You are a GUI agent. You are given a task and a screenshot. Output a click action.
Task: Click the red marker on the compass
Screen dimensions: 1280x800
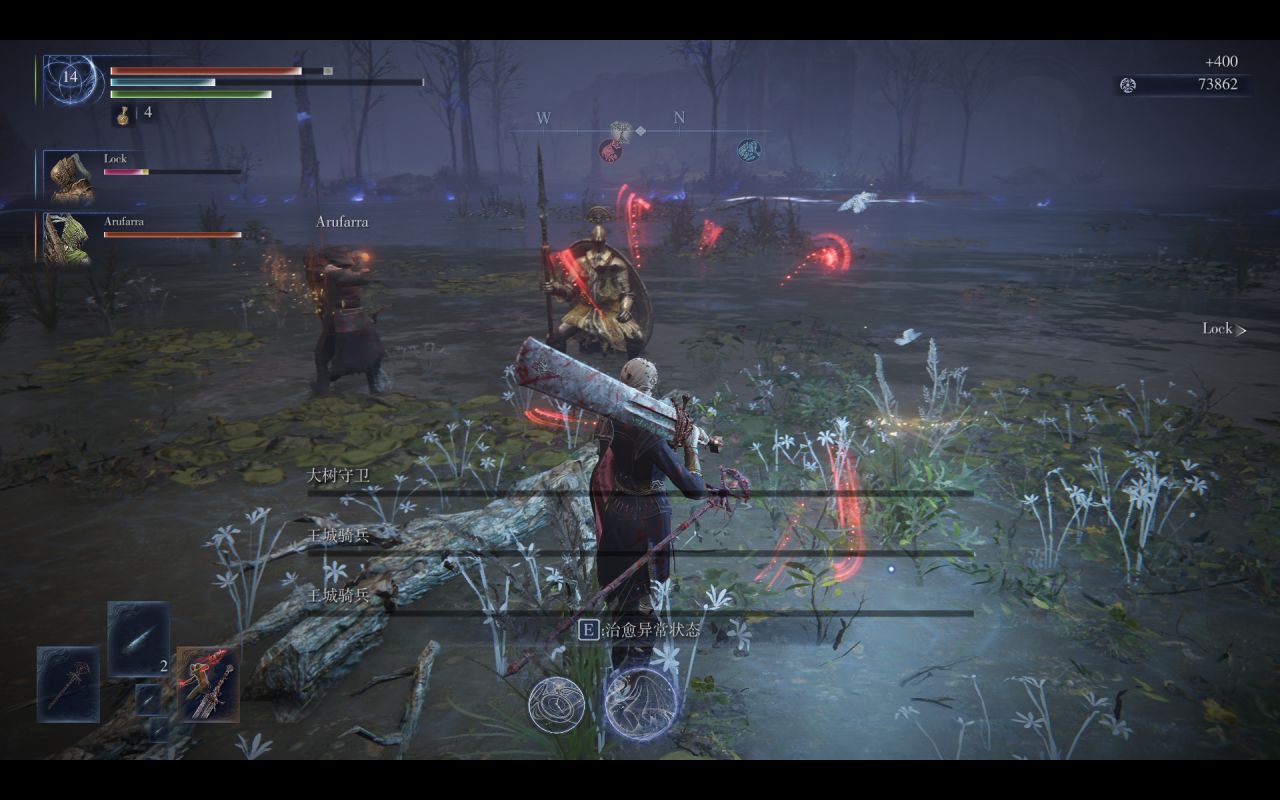(610, 150)
